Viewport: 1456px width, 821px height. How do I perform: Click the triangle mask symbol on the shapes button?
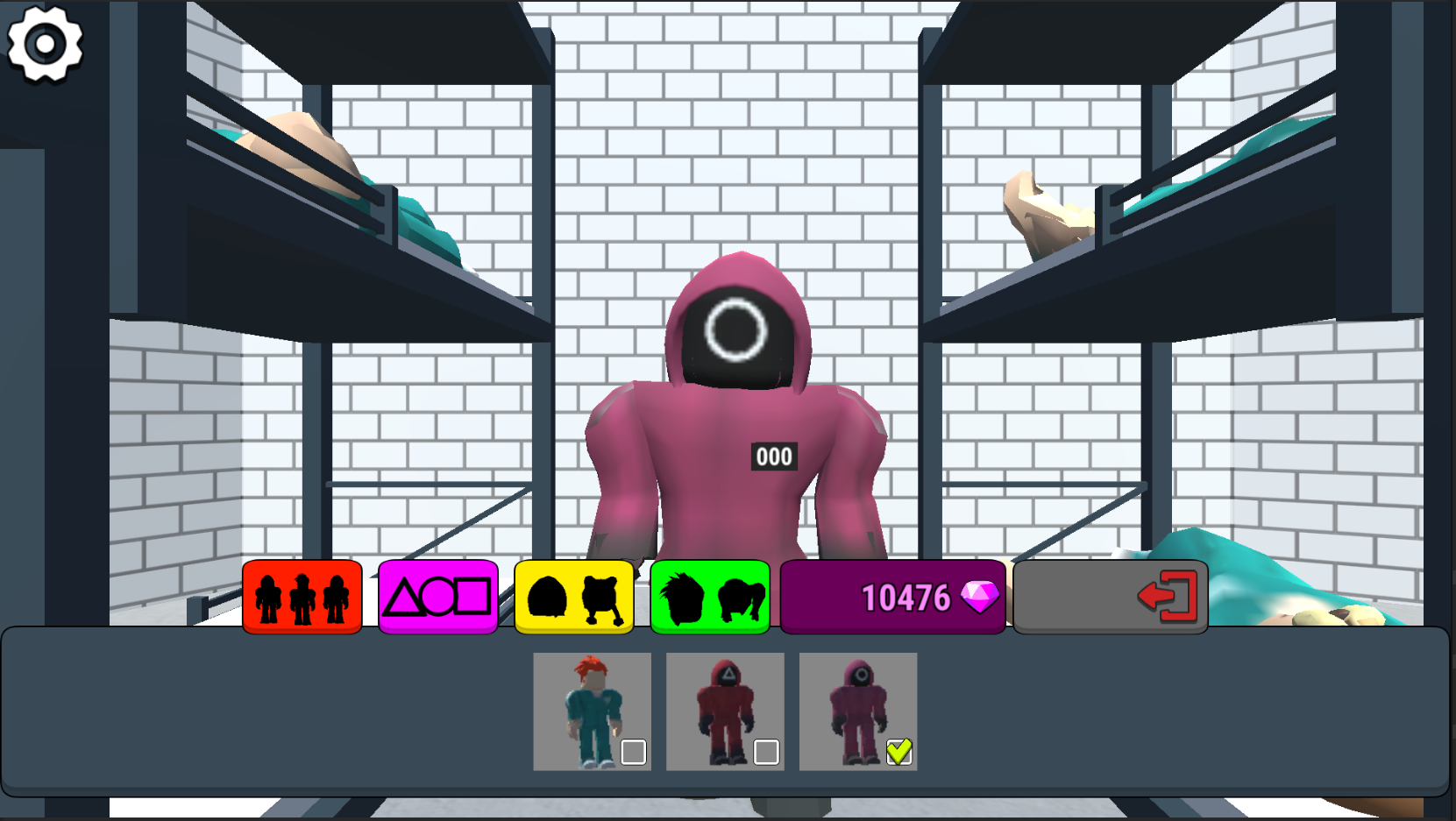point(402,597)
